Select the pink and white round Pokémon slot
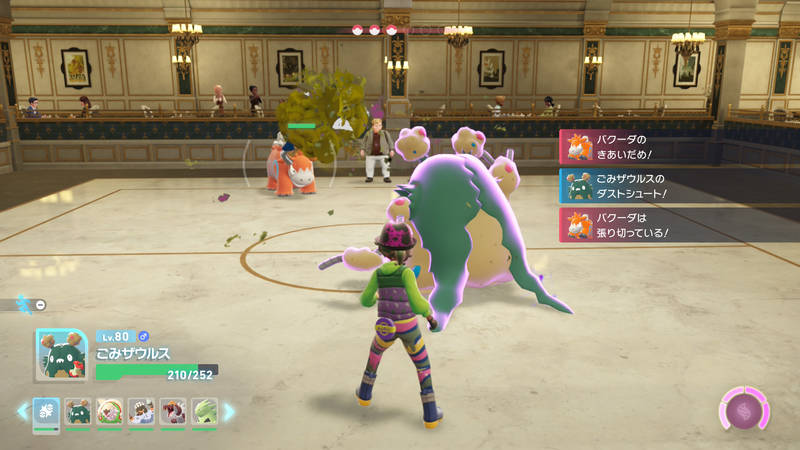This screenshot has height=450, width=800. point(109,411)
